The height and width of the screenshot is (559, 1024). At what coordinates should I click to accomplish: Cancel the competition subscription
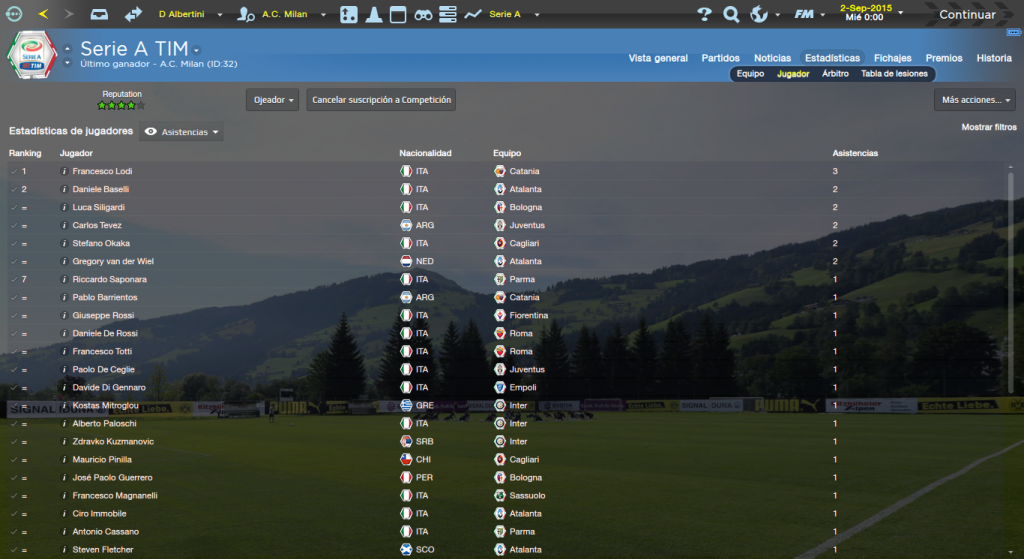point(381,100)
